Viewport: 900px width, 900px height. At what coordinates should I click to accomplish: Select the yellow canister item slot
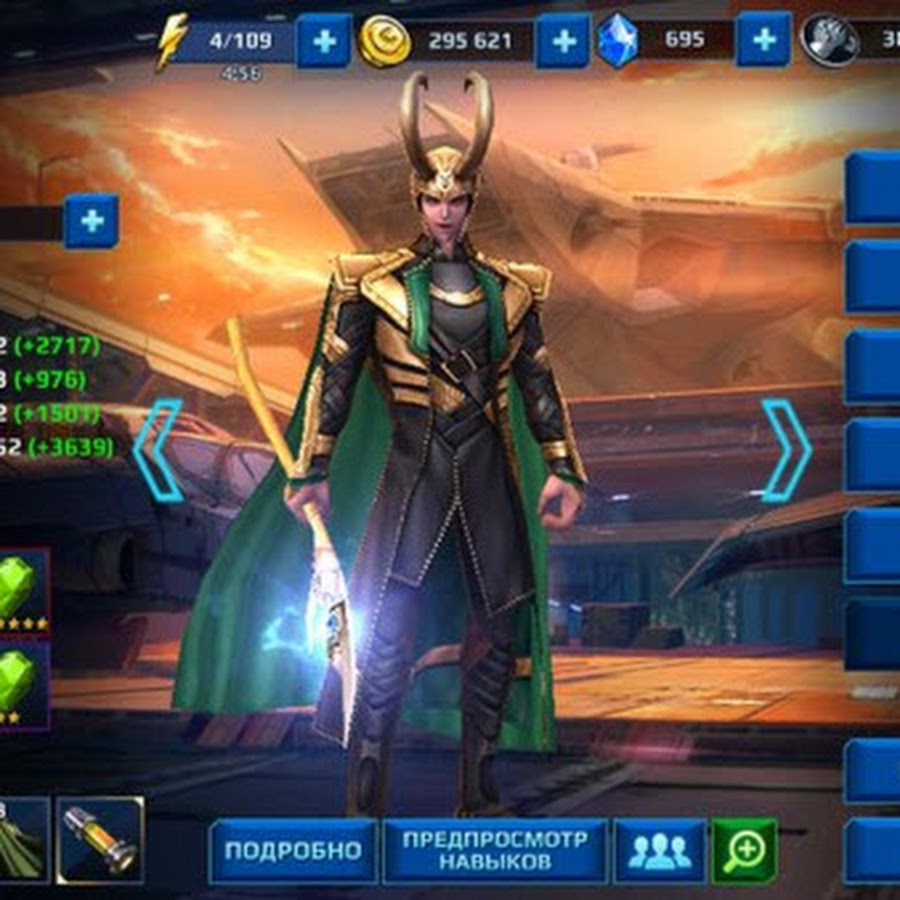pyautogui.click(x=100, y=839)
